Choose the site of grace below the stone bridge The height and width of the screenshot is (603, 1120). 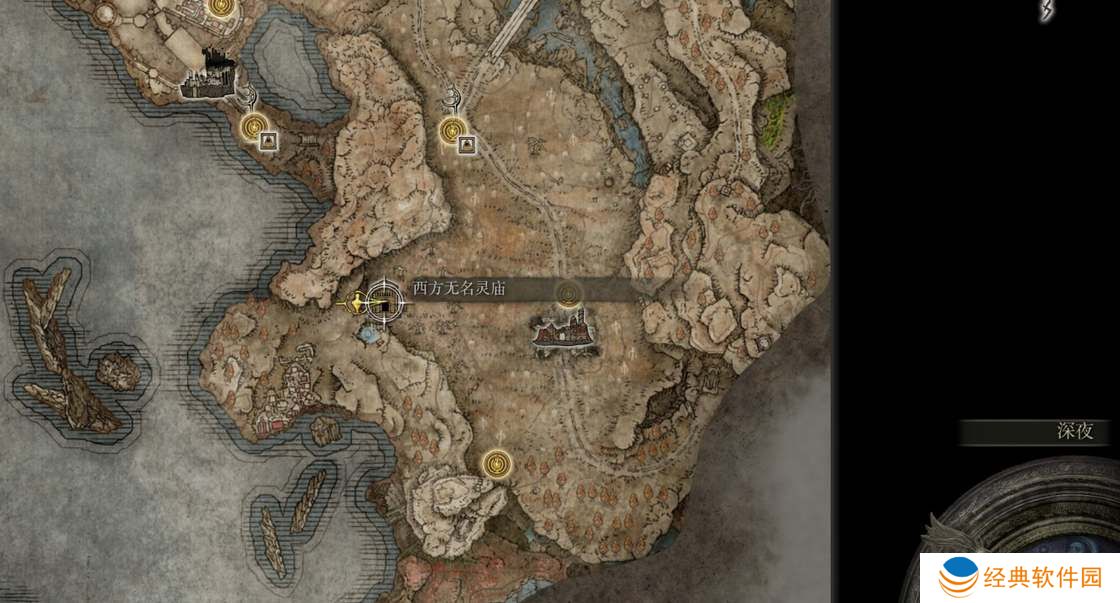tap(453, 130)
